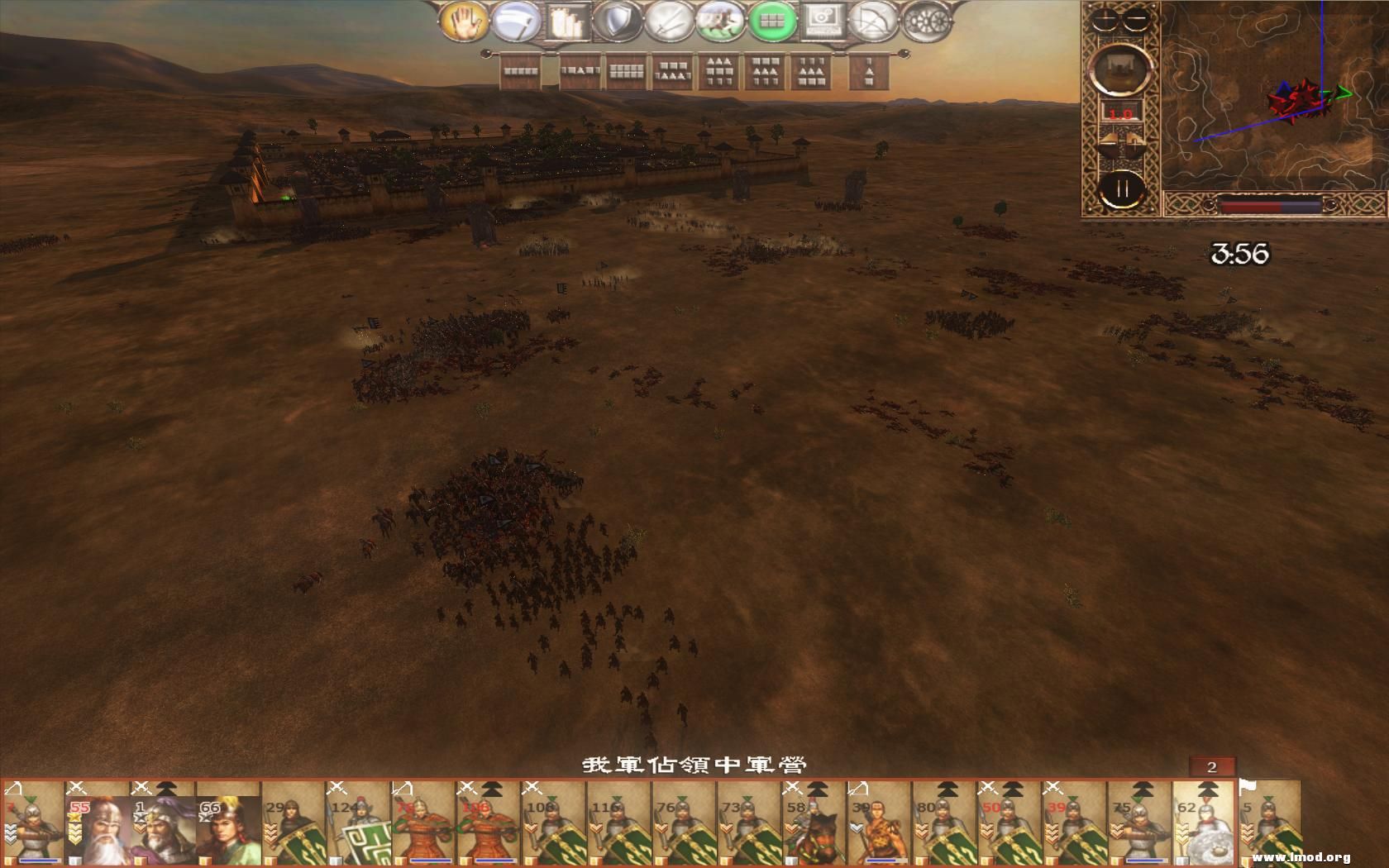The height and width of the screenshot is (868, 1389).
Task: Pause the battle with the pause button
Action: (1124, 189)
